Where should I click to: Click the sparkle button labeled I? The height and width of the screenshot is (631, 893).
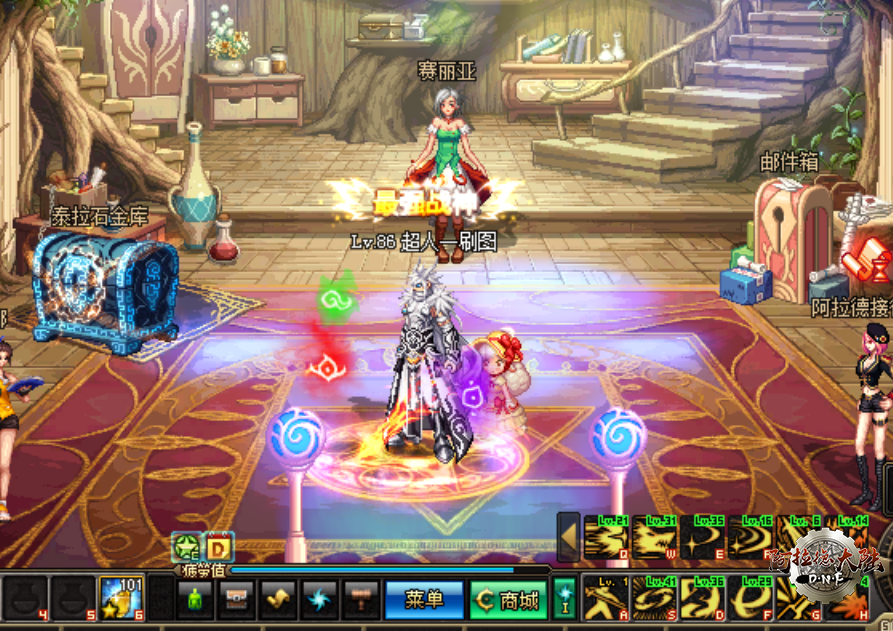click(564, 597)
